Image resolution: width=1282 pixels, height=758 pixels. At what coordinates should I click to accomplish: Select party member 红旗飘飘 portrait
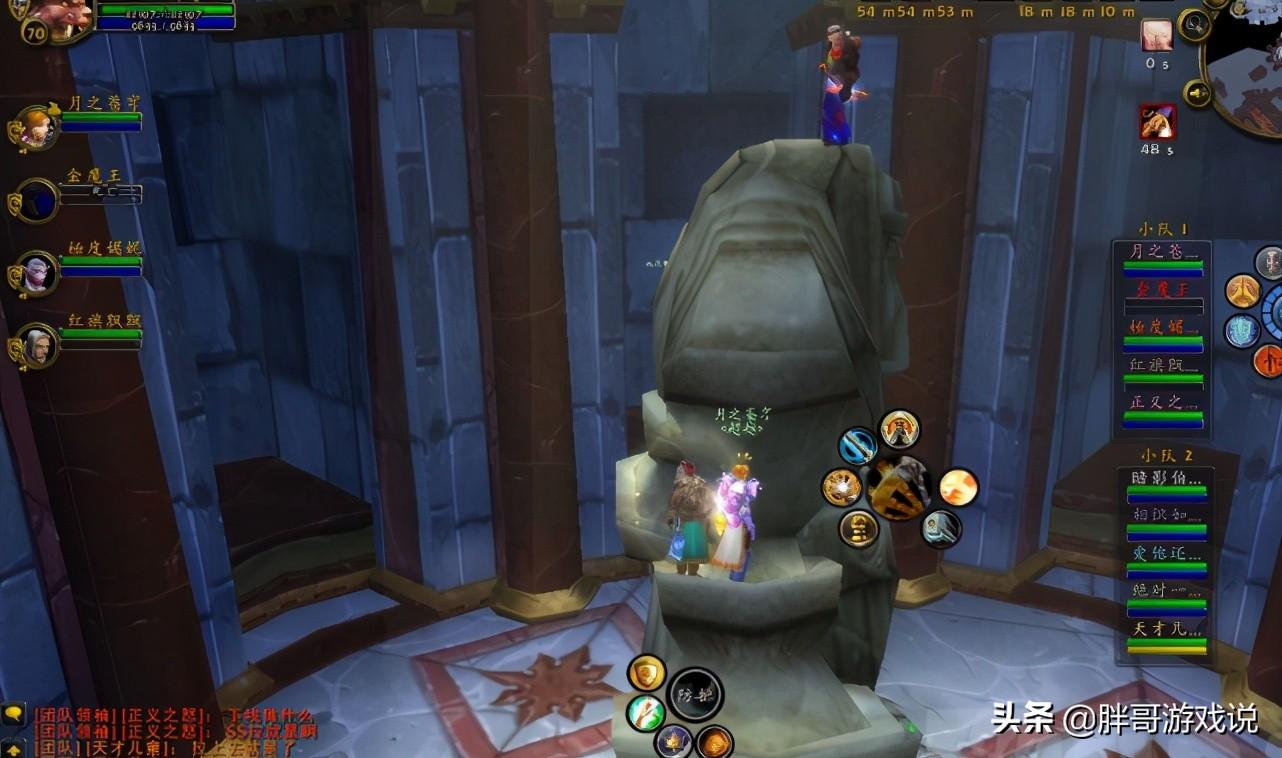pos(37,346)
